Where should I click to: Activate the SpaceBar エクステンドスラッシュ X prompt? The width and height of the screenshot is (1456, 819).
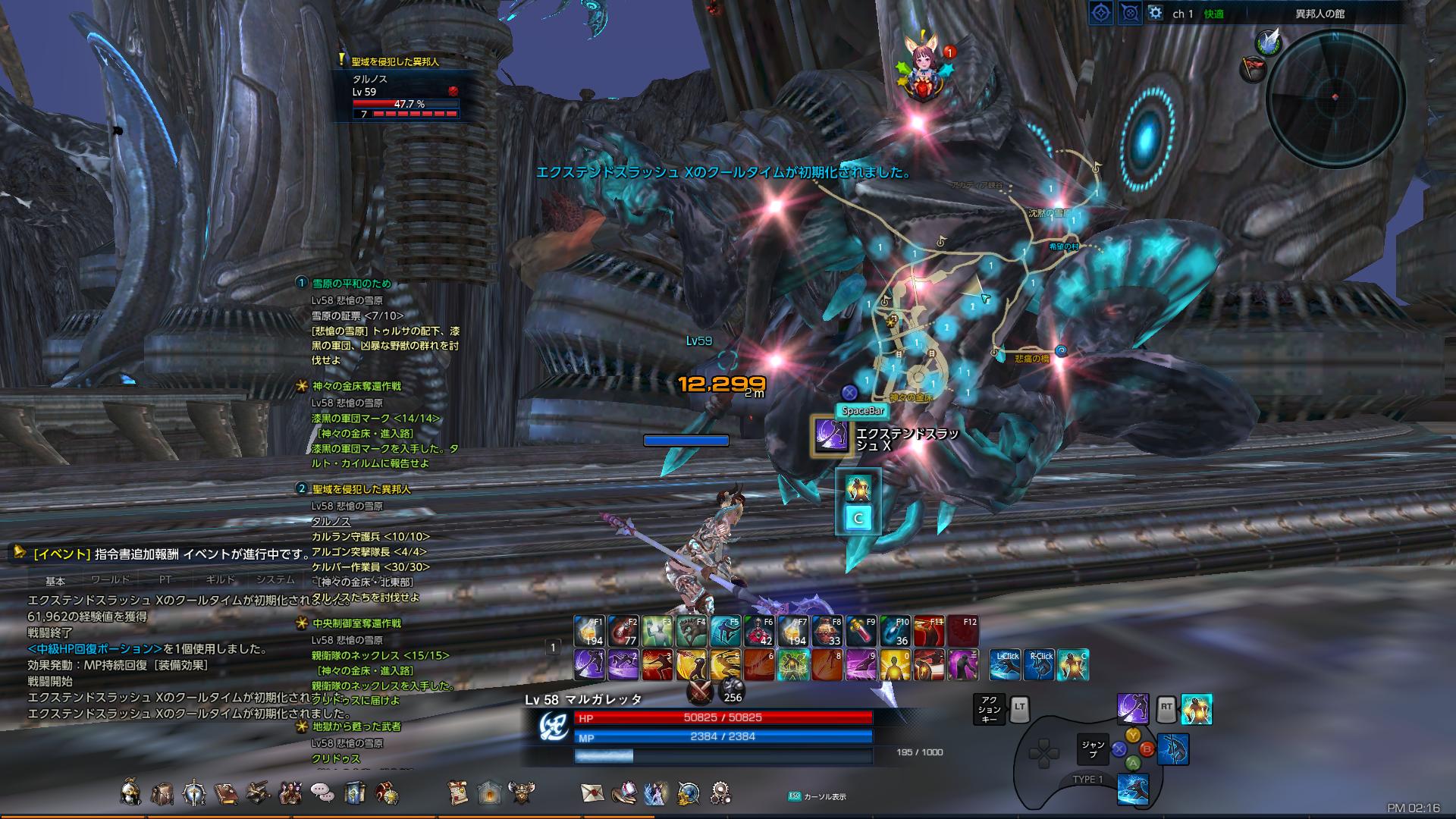pyautogui.click(x=831, y=436)
